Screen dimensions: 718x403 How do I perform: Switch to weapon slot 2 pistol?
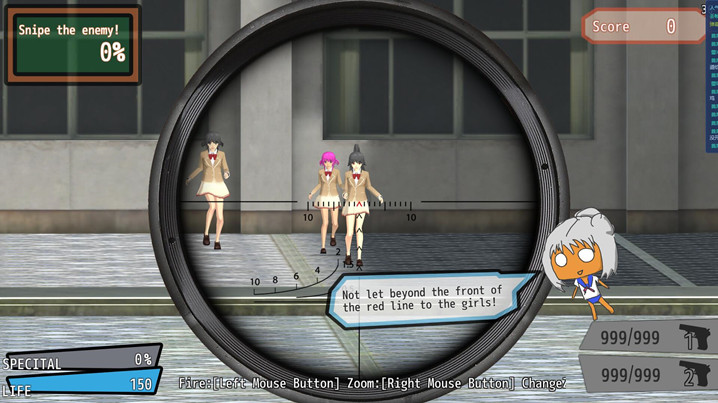(650, 375)
